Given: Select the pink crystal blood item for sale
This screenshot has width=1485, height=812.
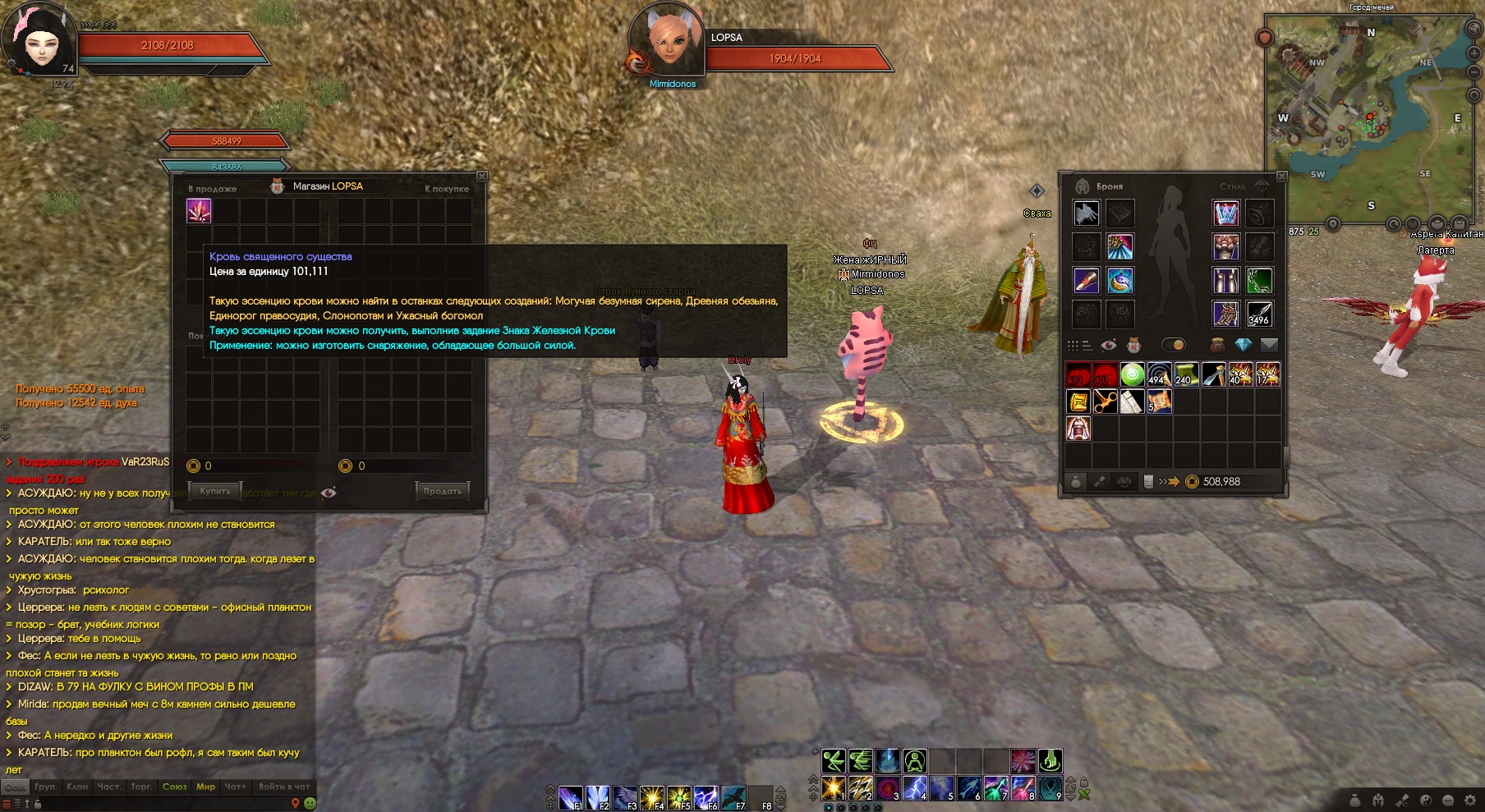Looking at the screenshot, I should coord(199,211).
